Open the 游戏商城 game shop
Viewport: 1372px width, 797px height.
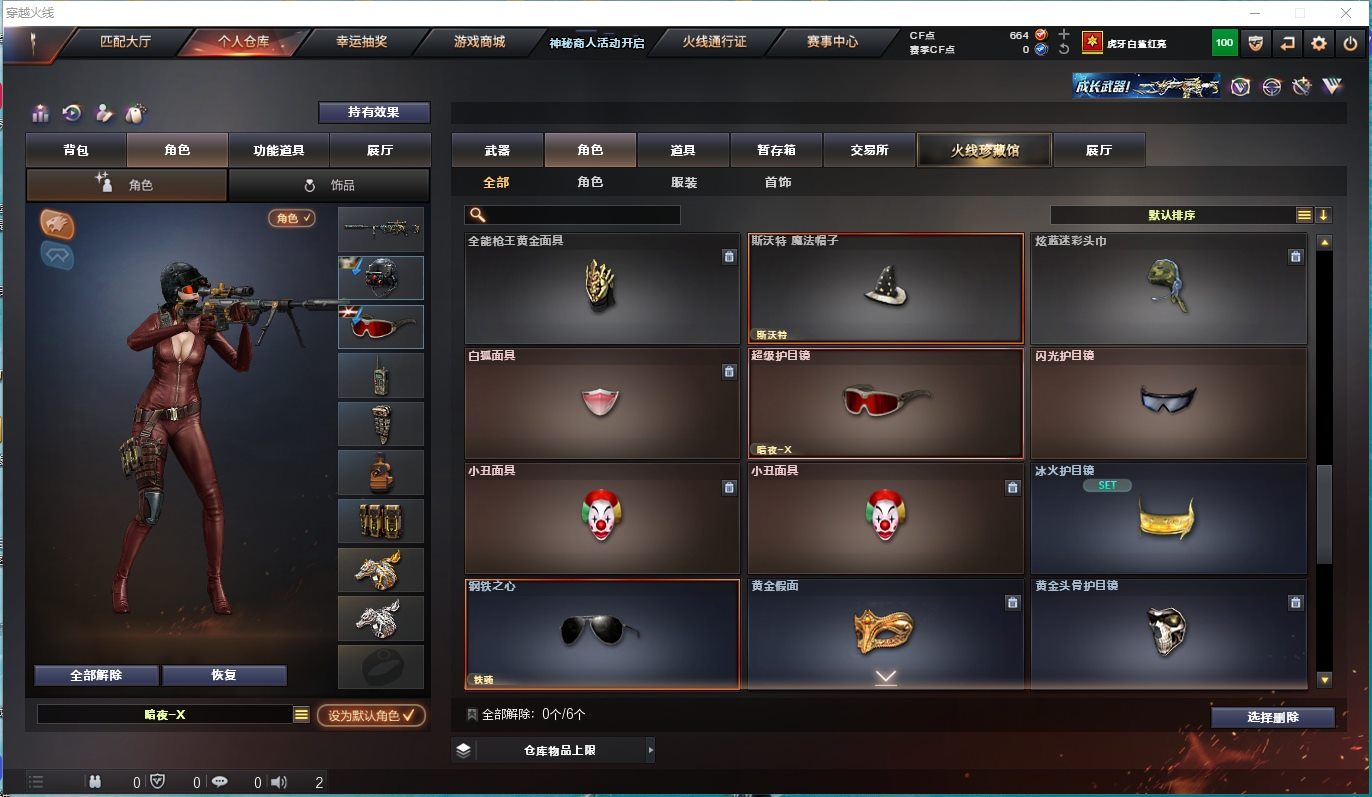pyautogui.click(x=479, y=42)
